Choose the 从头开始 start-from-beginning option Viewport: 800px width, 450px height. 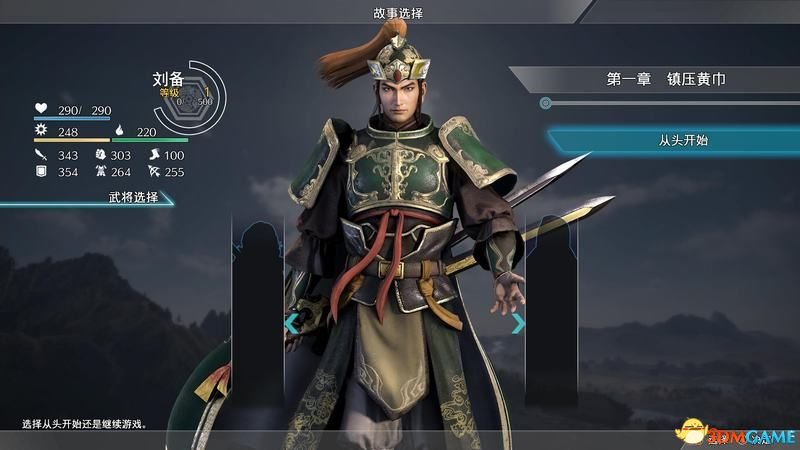click(x=671, y=141)
